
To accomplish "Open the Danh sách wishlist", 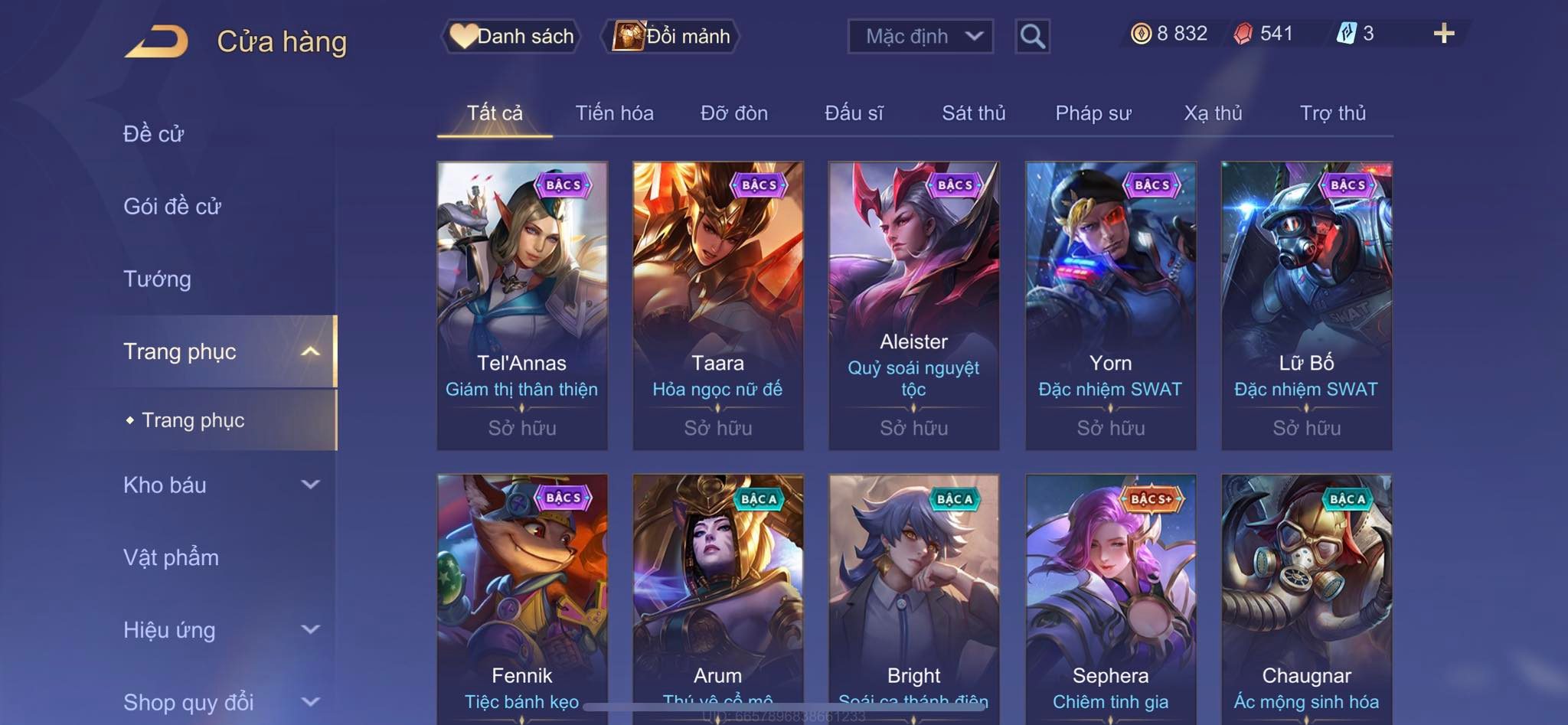I will click(512, 36).
